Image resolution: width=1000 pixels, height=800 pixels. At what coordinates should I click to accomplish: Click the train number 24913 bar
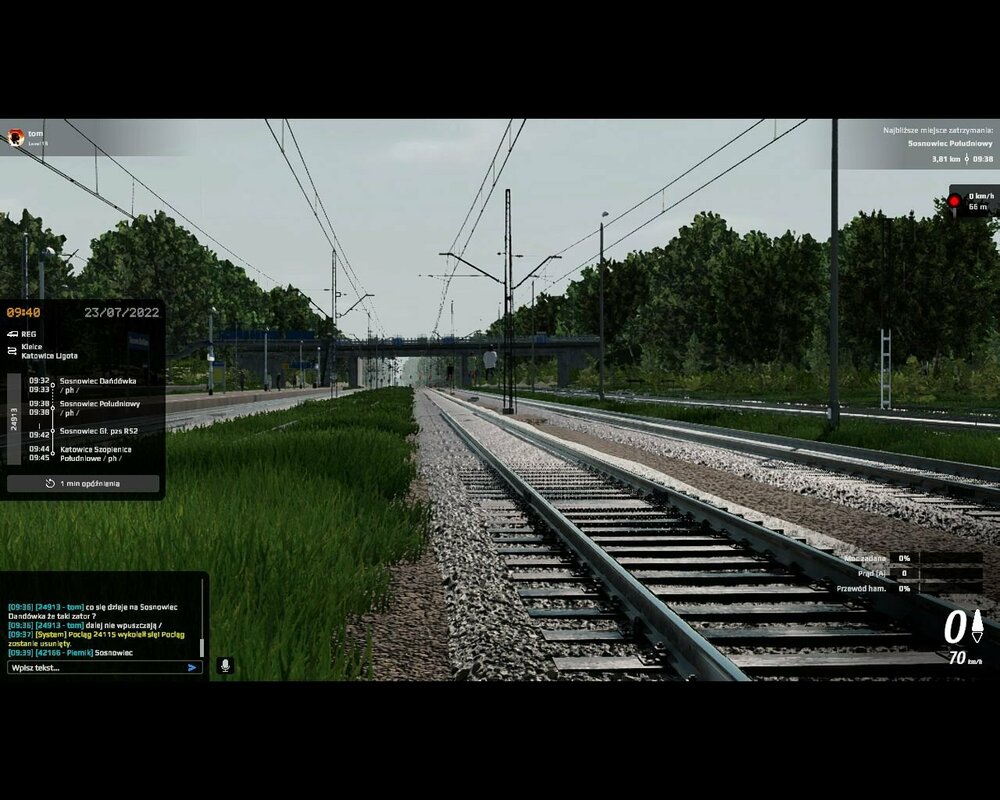tap(14, 418)
